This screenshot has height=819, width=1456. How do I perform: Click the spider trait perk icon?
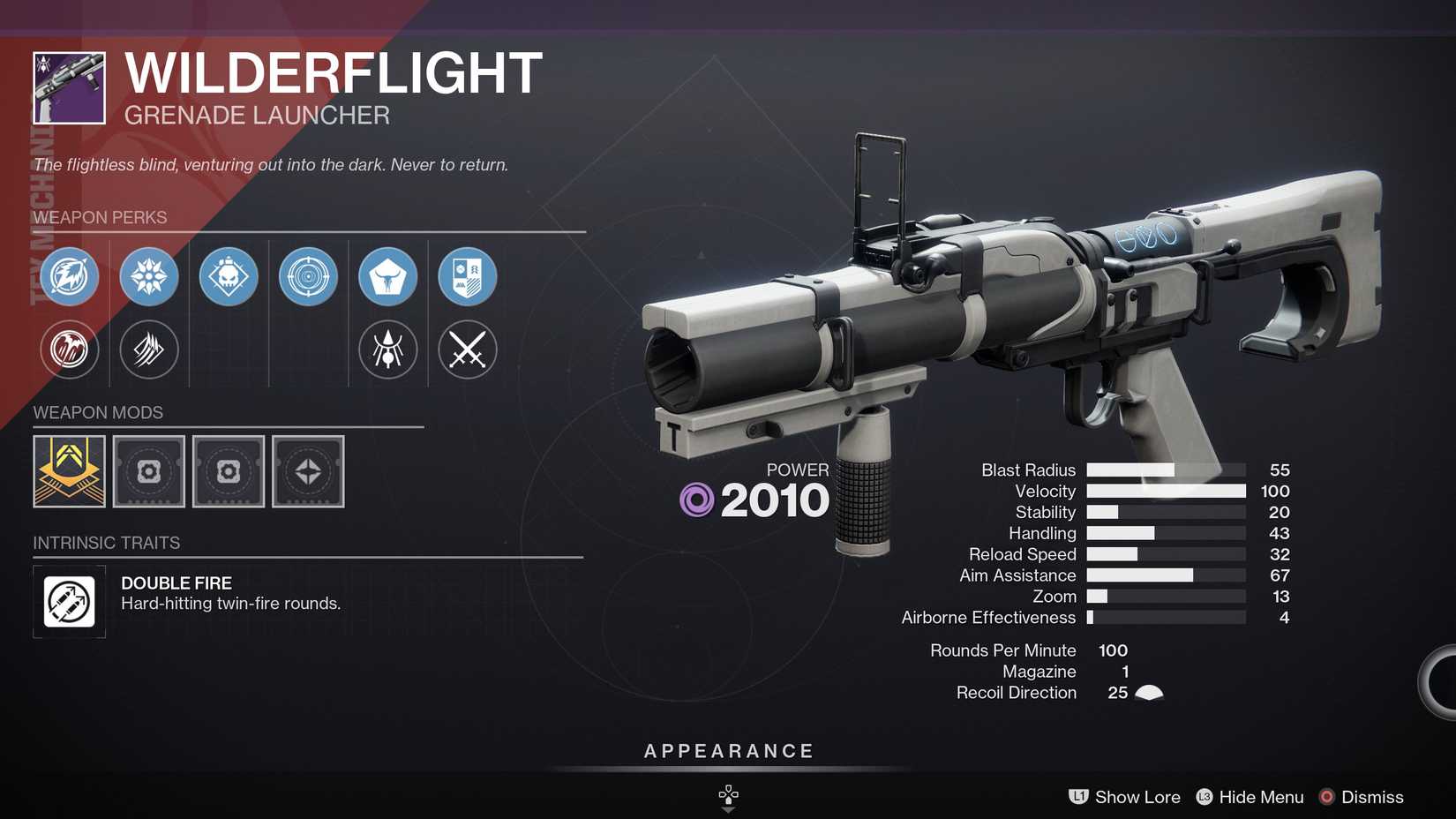pos(387,349)
